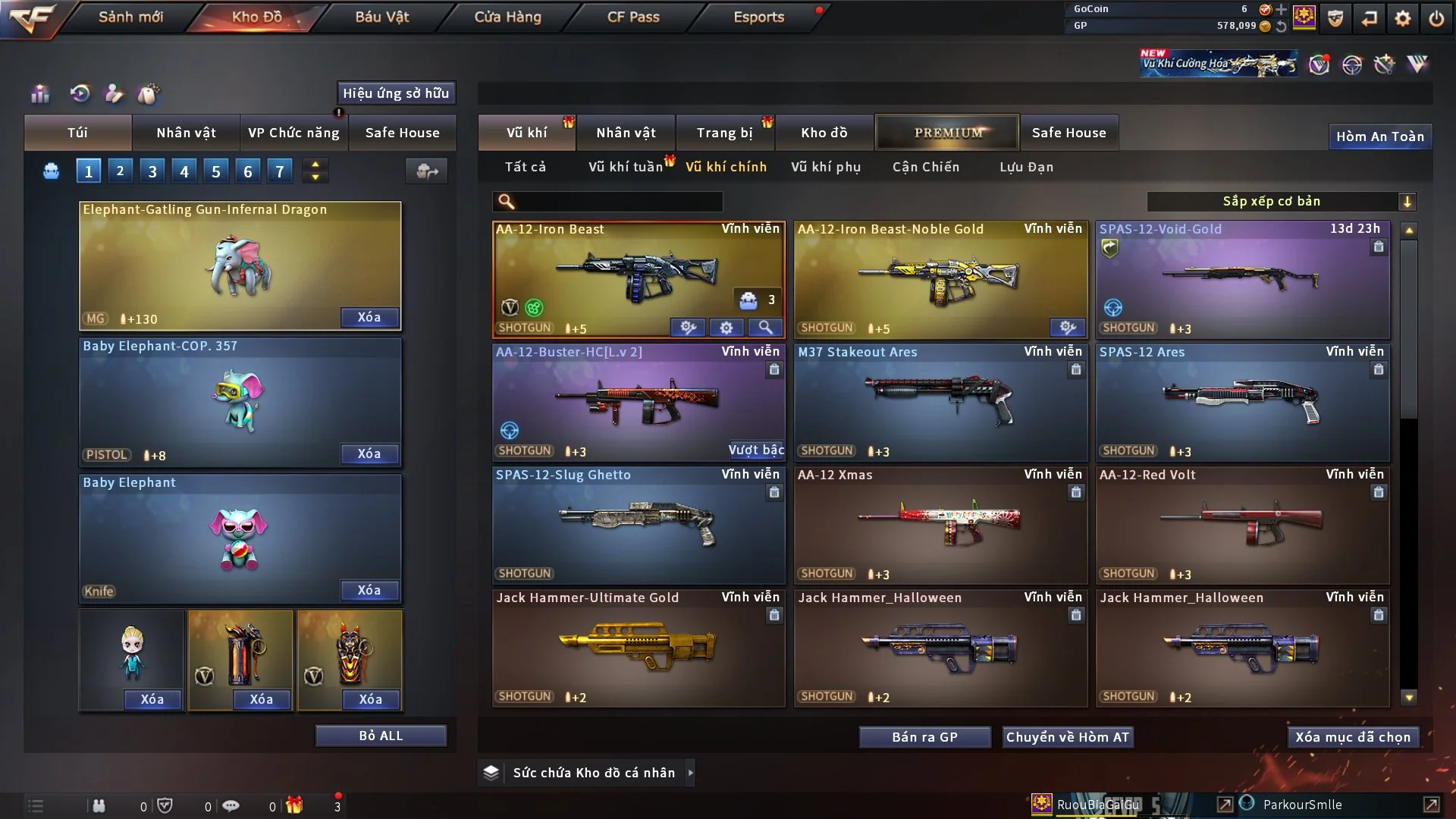The width and height of the screenshot is (1456, 819).
Task: Open the PREMIUM inventory tab
Action: (947, 133)
